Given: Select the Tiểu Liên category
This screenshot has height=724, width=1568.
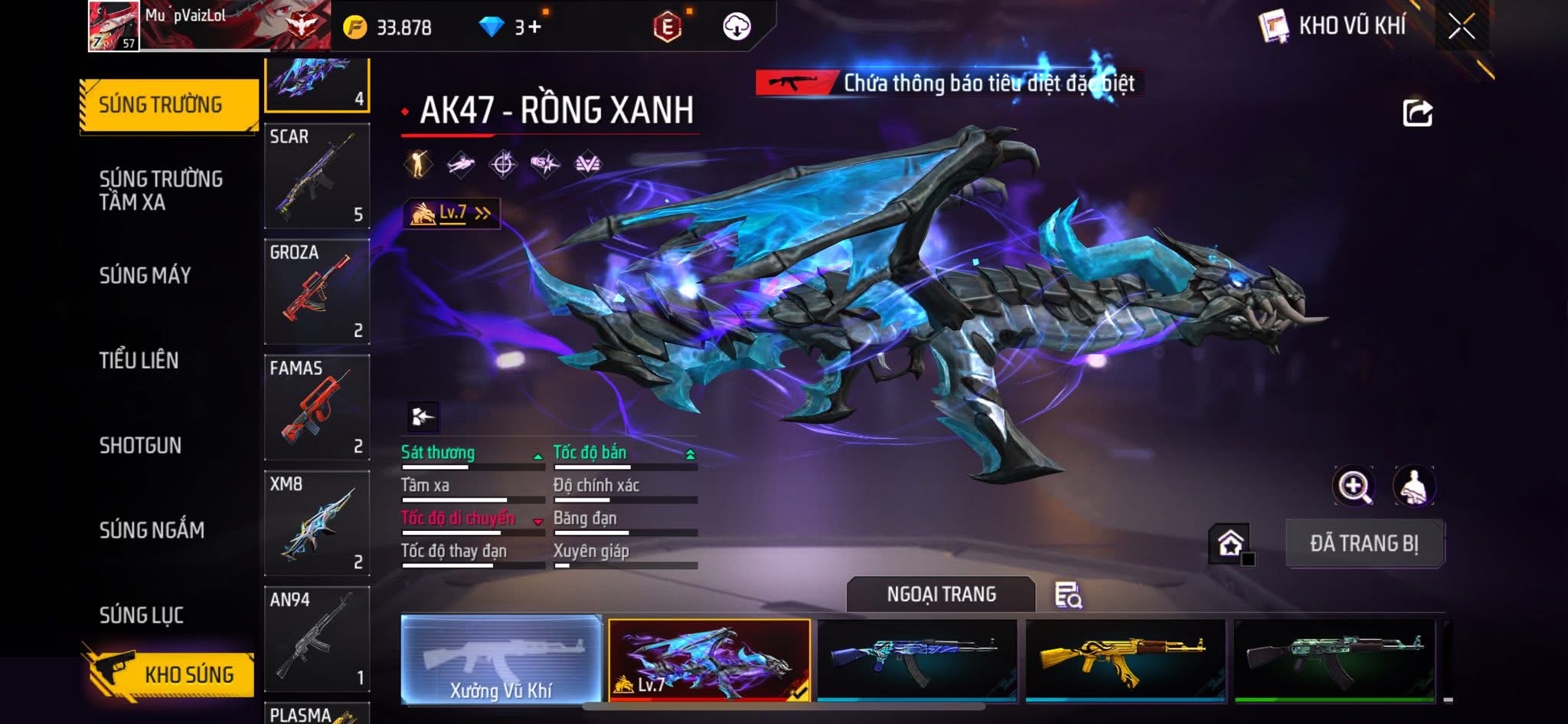Looking at the screenshot, I should tap(139, 360).
